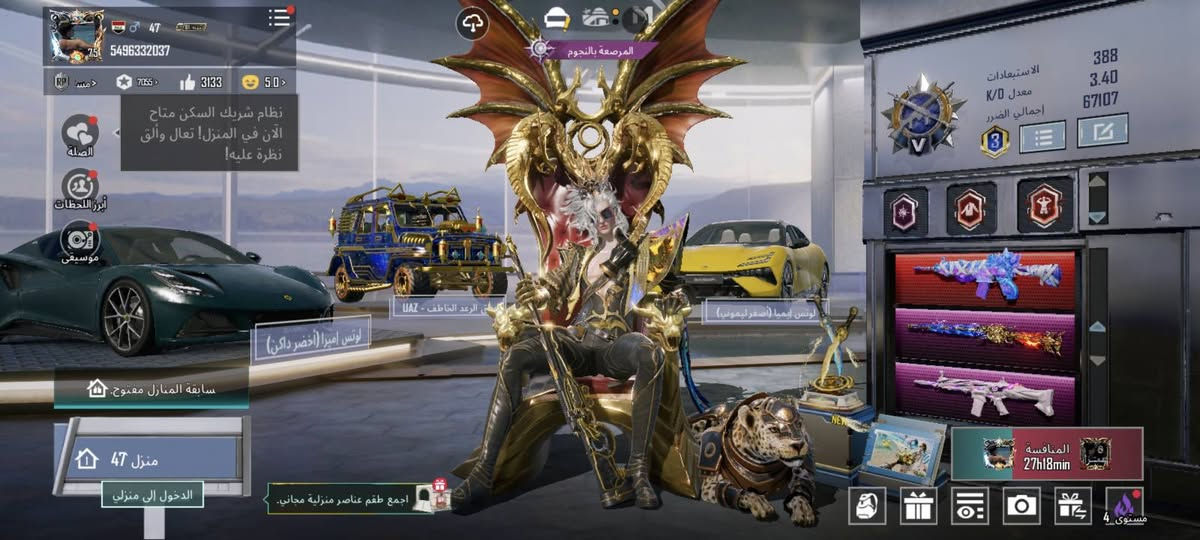Open the competition banner showing 27h18min
The width and height of the screenshot is (1200, 540).
point(1047,453)
